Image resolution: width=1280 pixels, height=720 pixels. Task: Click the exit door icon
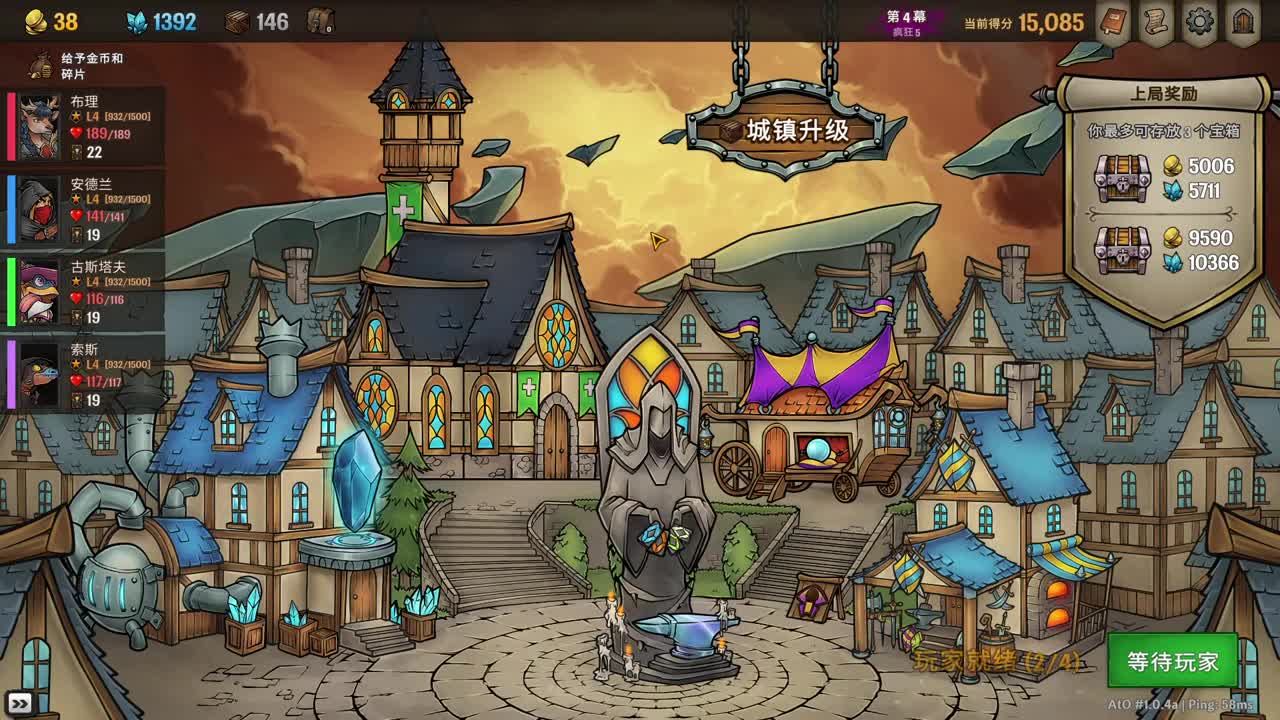tap(1243, 19)
